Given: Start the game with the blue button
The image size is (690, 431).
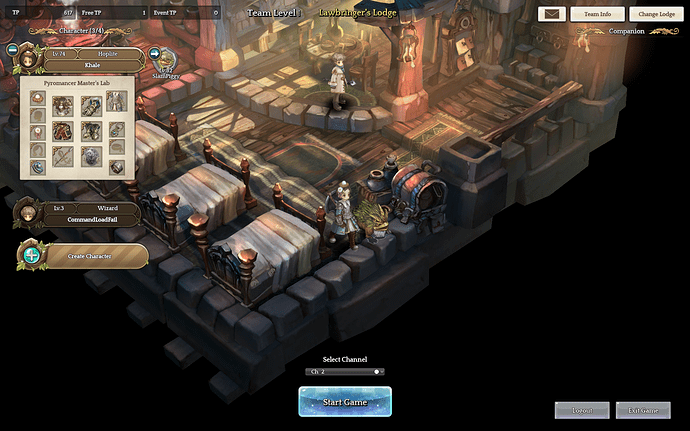Looking at the screenshot, I should [344, 402].
